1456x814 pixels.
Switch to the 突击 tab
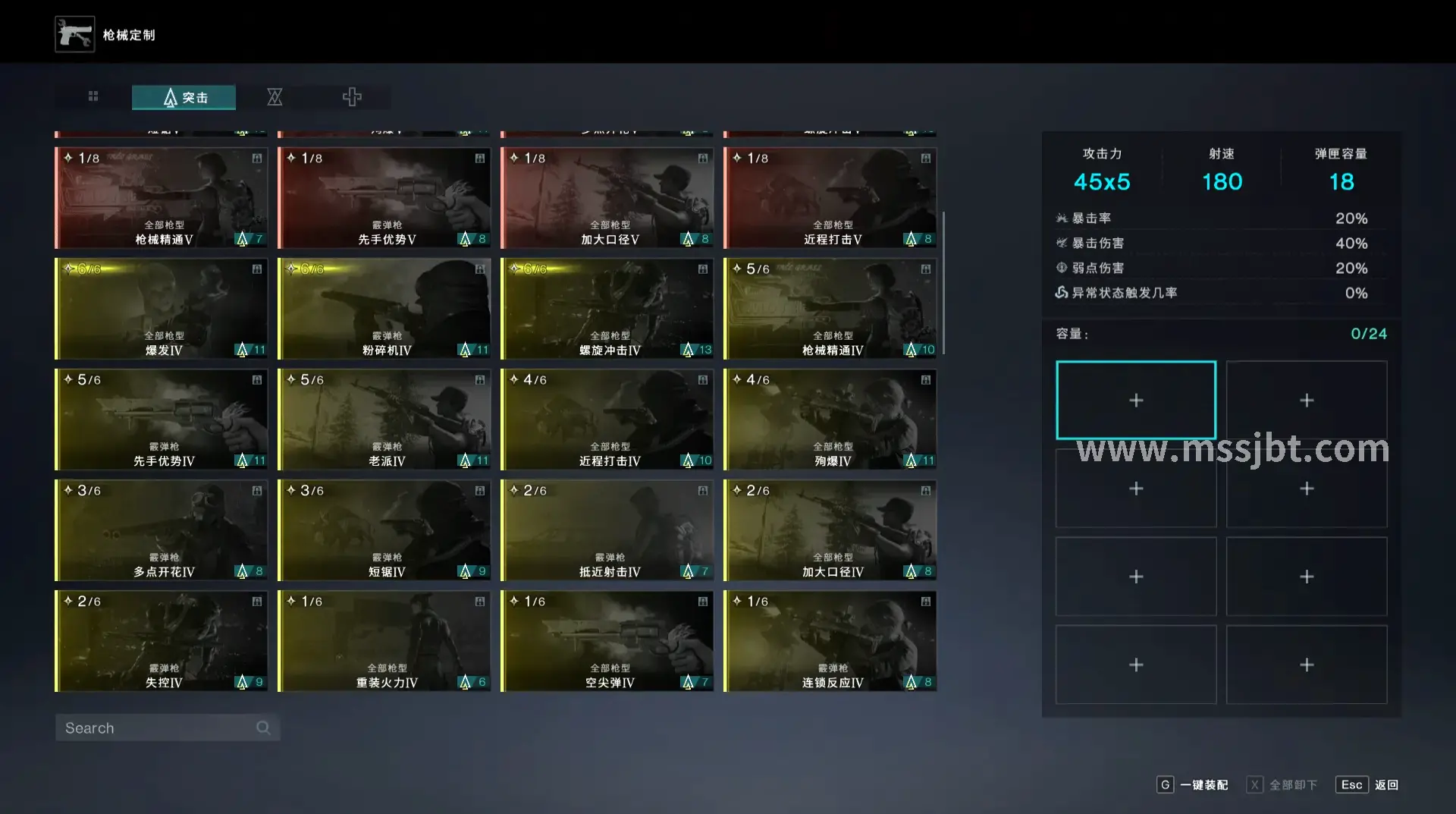[184, 97]
